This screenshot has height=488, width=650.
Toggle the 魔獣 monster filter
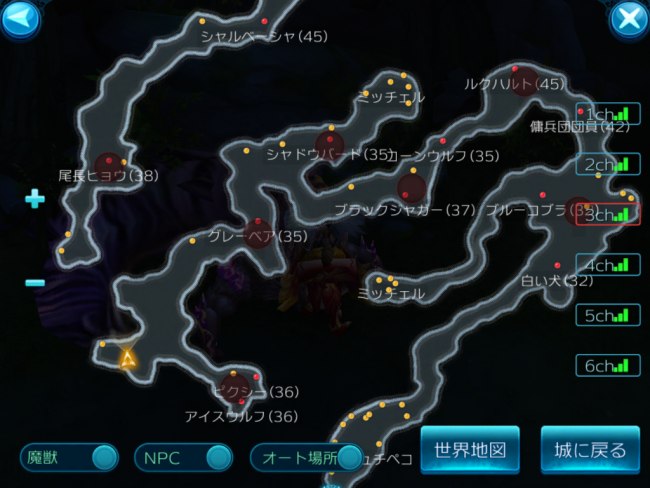[69, 457]
